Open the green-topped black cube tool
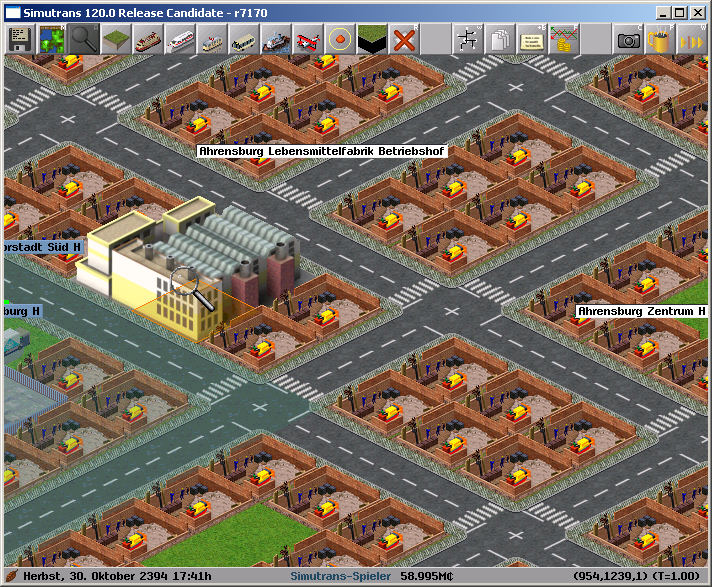This screenshot has width=712, height=587. click(x=370, y=40)
